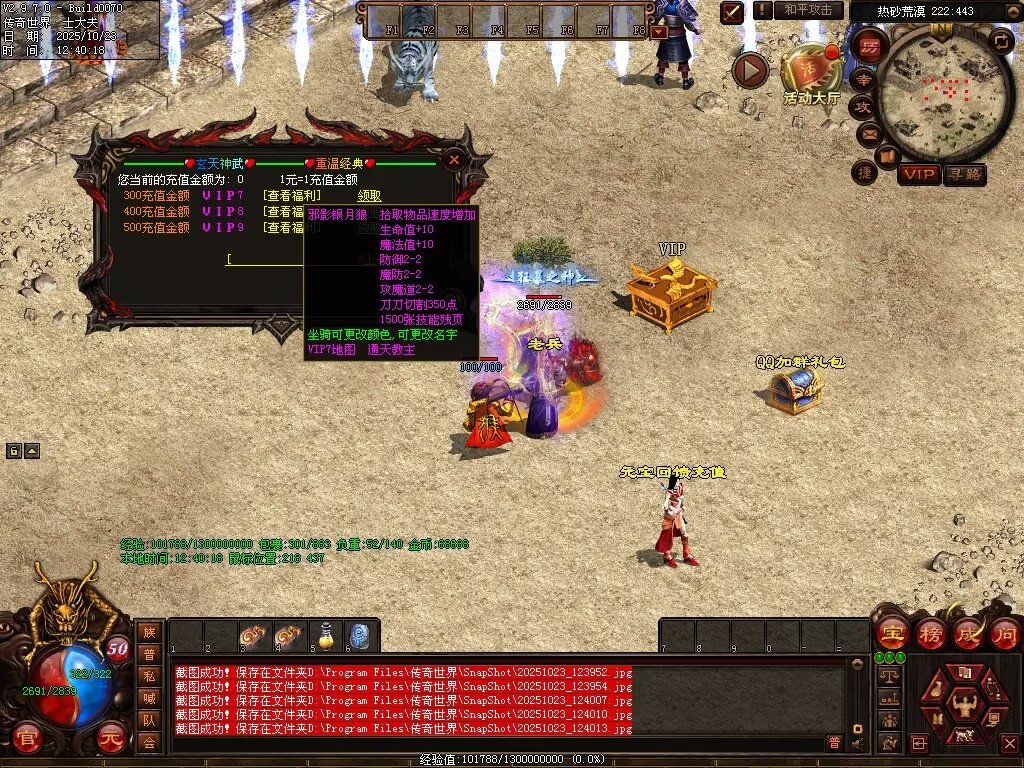Use the blue rune stone in slot 6

point(360,635)
